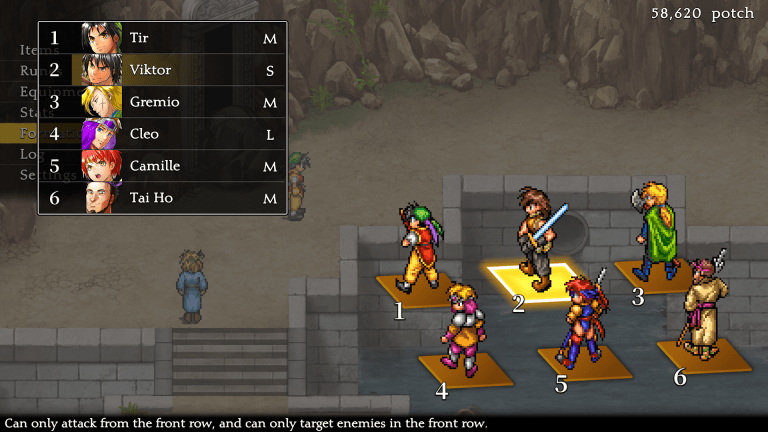Select formation tile number 6
The image size is (768, 432).
704,354
